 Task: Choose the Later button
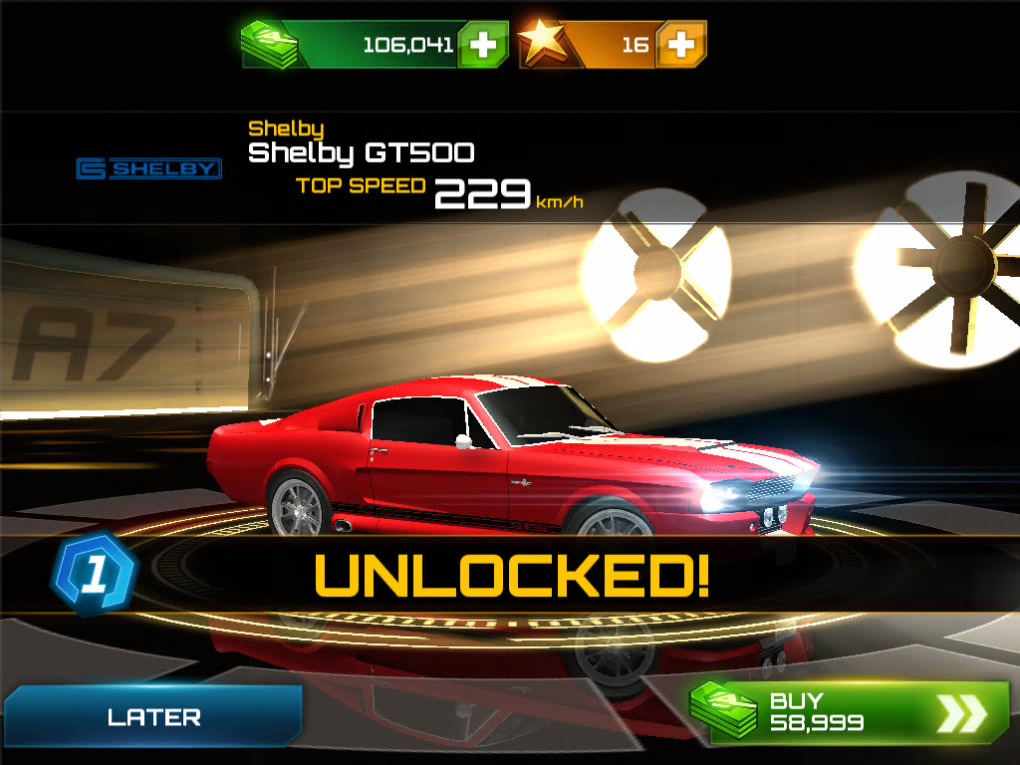pos(153,717)
